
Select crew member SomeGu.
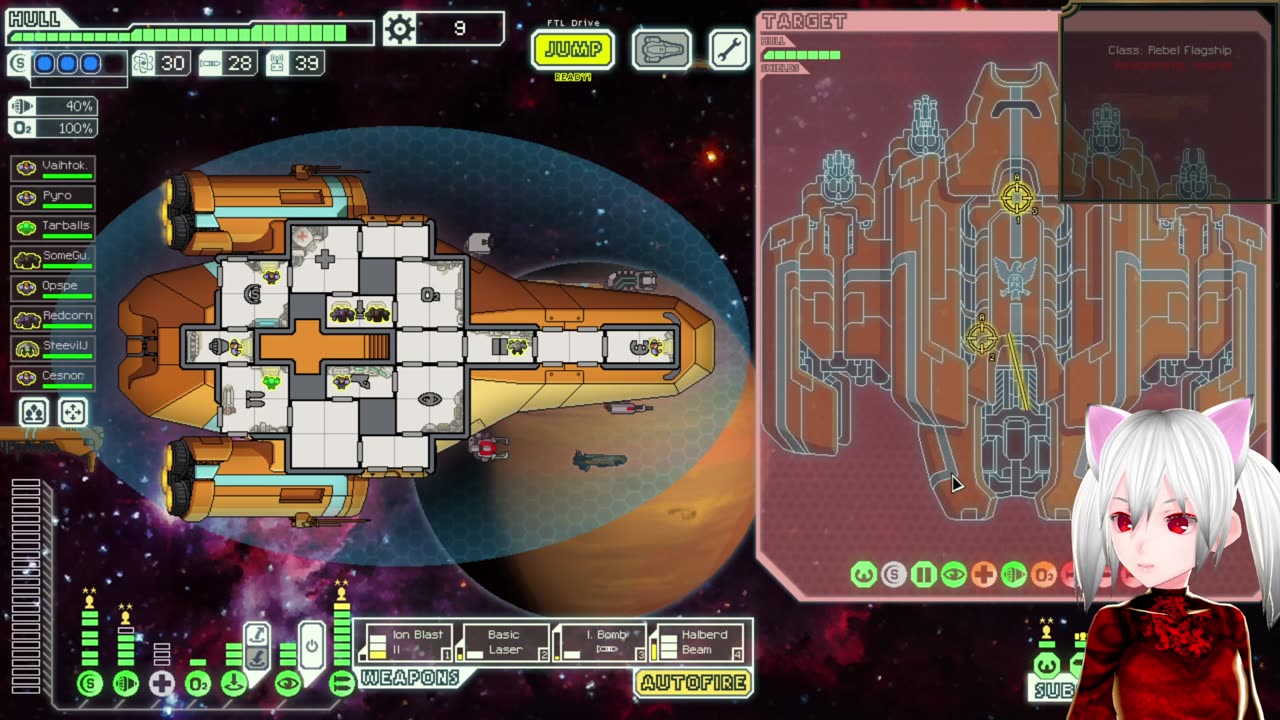tap(54, 256)
